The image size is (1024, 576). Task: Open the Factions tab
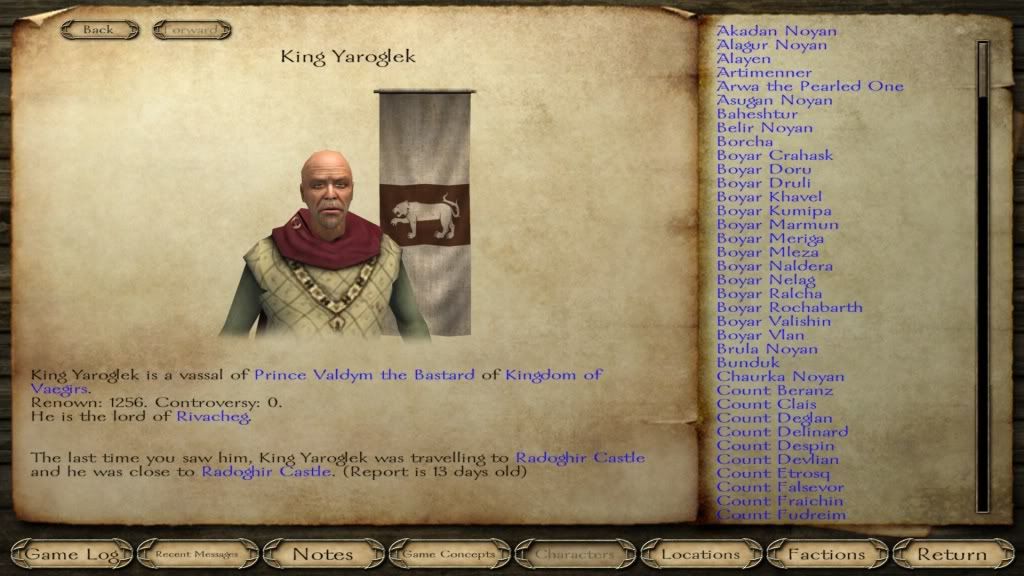click(826, 553)
